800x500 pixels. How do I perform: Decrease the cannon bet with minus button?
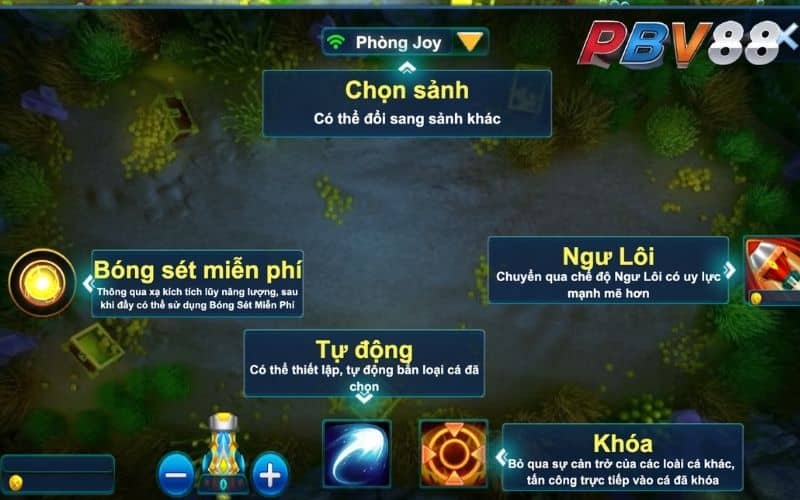pos(176,473)
